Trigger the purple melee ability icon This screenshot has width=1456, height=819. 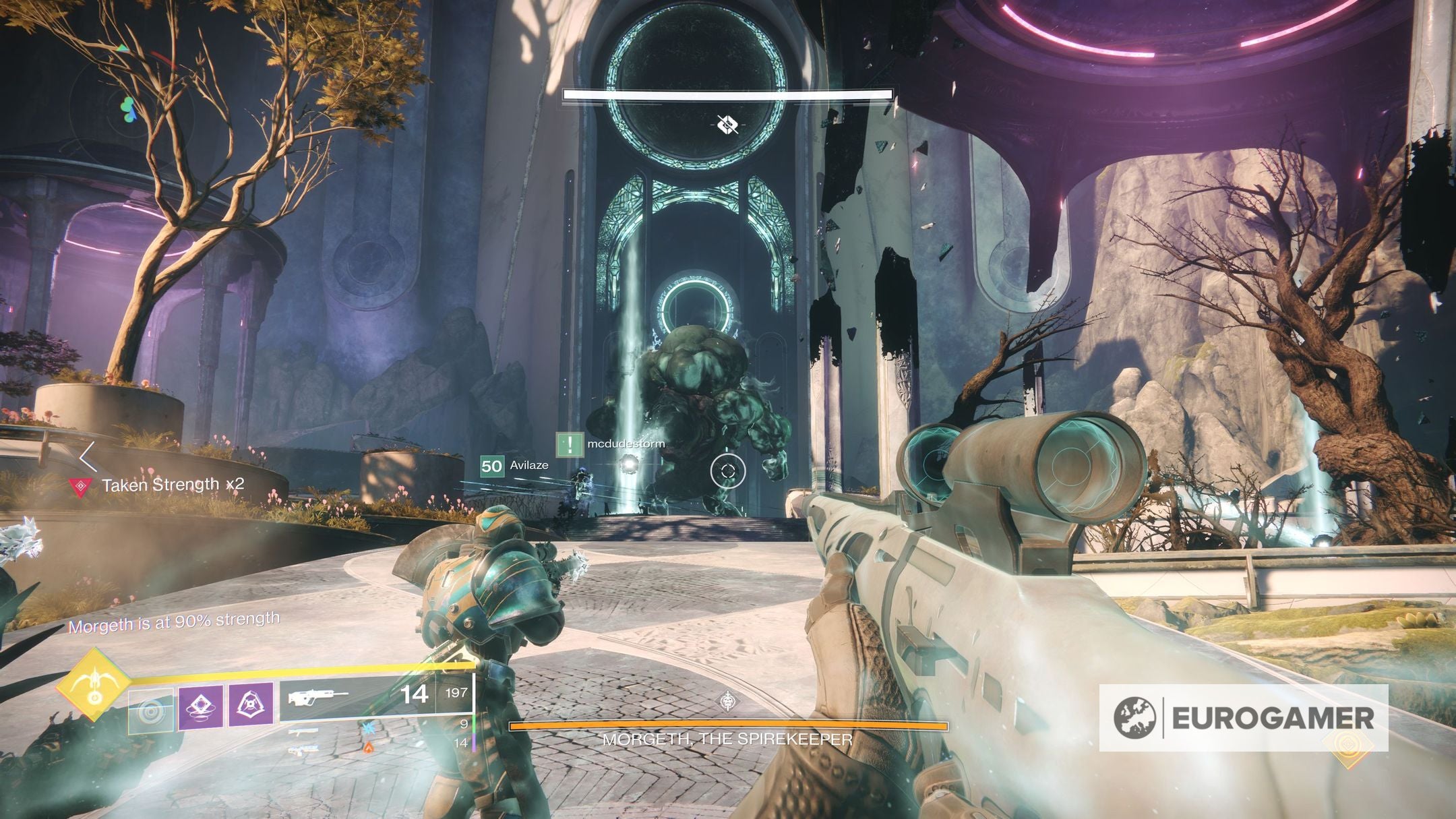coord(200,706)
